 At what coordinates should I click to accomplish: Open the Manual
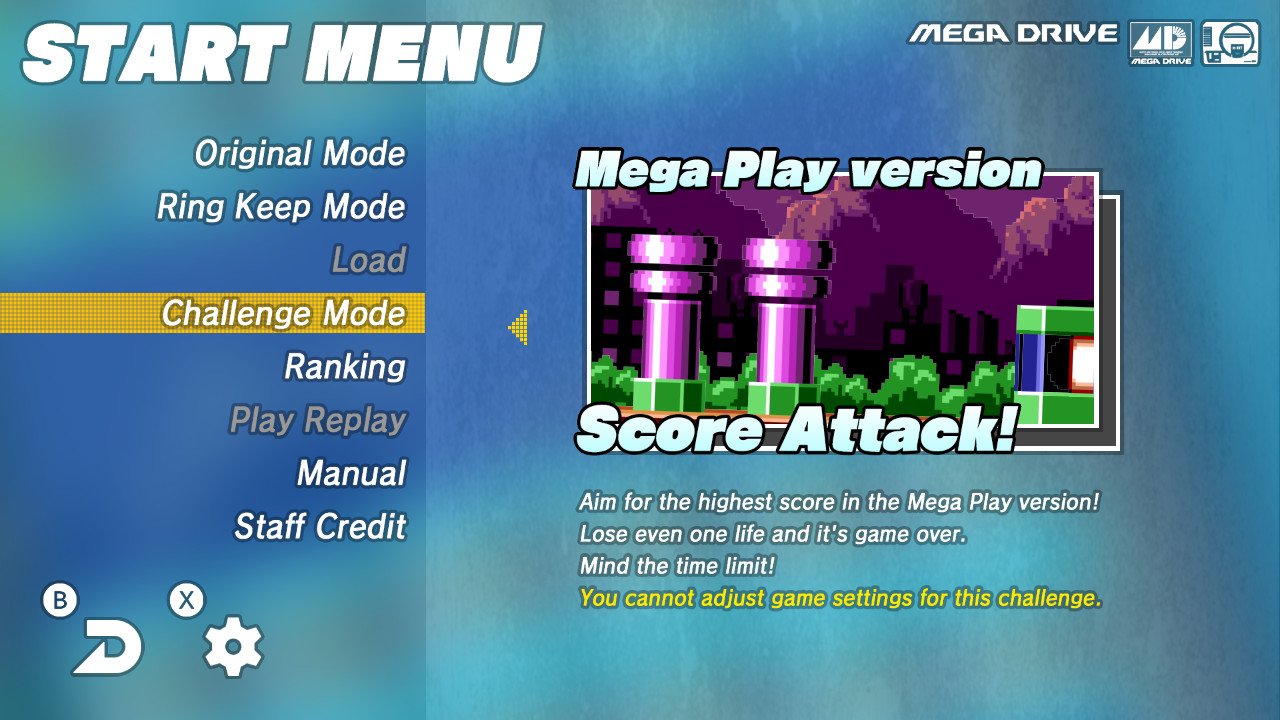click(351, 470)
